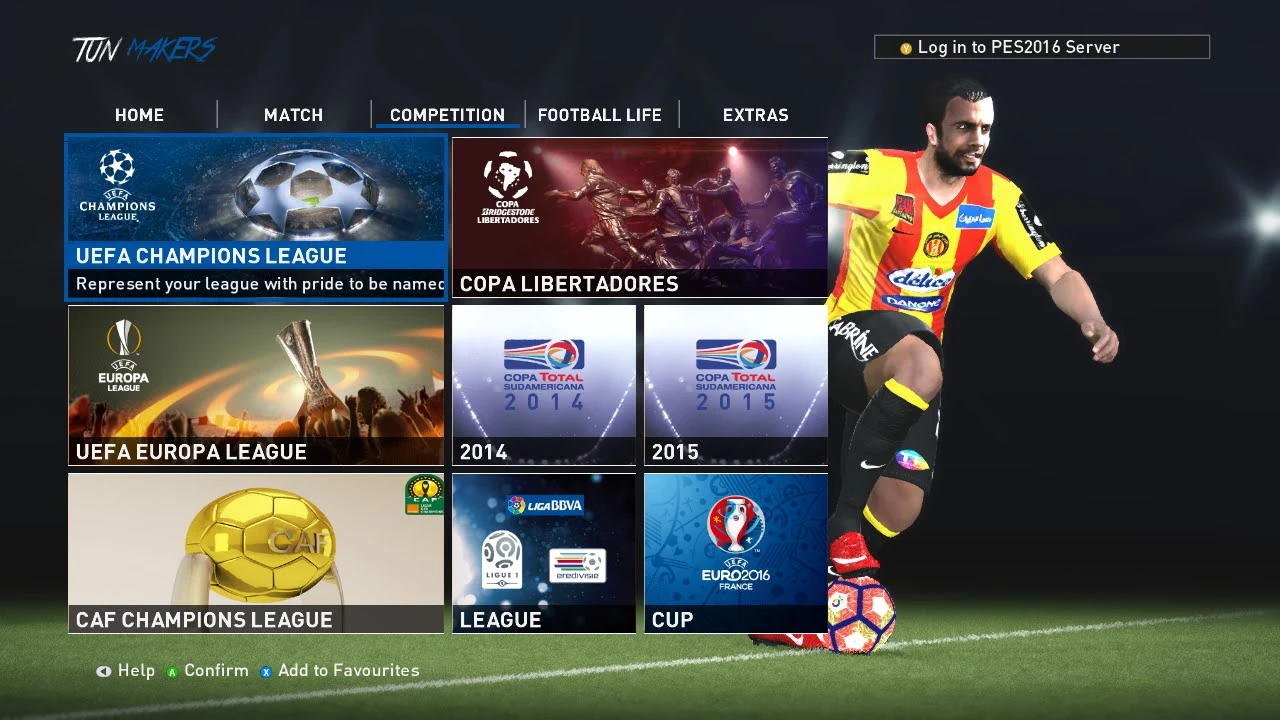Click the CAF logo on CAF Champions League tile
Screen dimensions: 1280x720
[423, 495]
